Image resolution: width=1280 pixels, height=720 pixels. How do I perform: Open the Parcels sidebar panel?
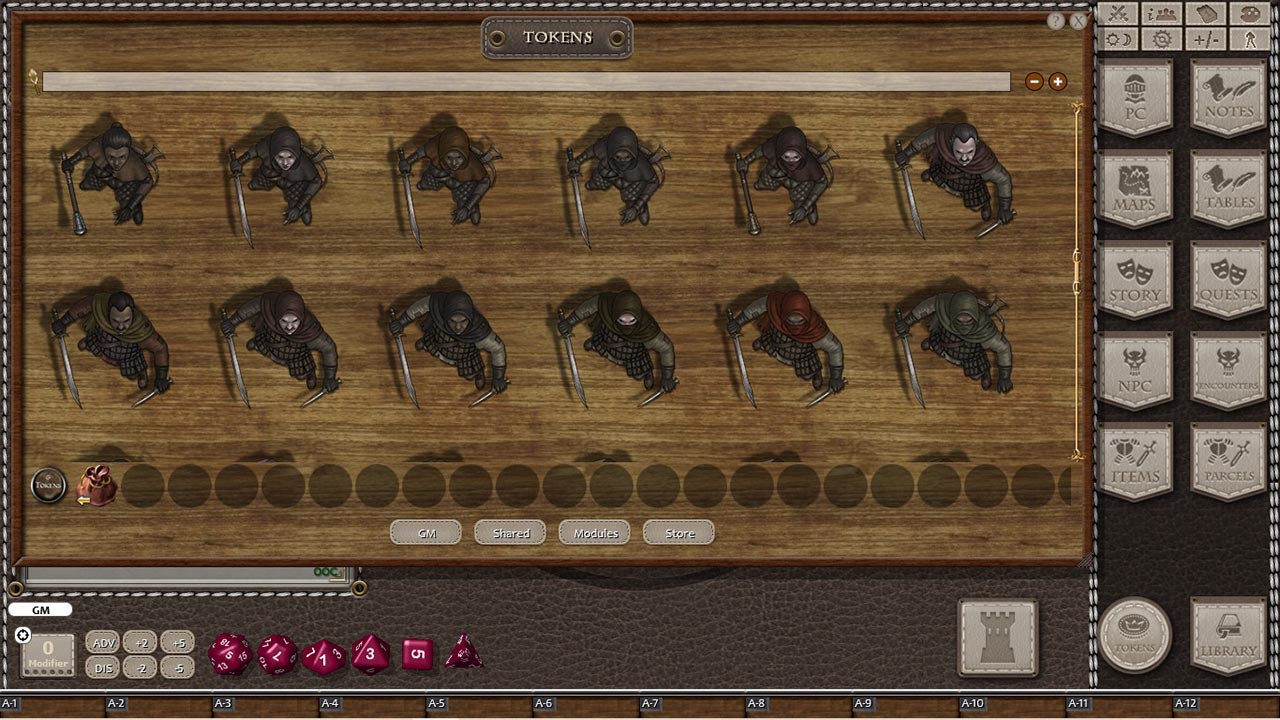point(1227,458)
